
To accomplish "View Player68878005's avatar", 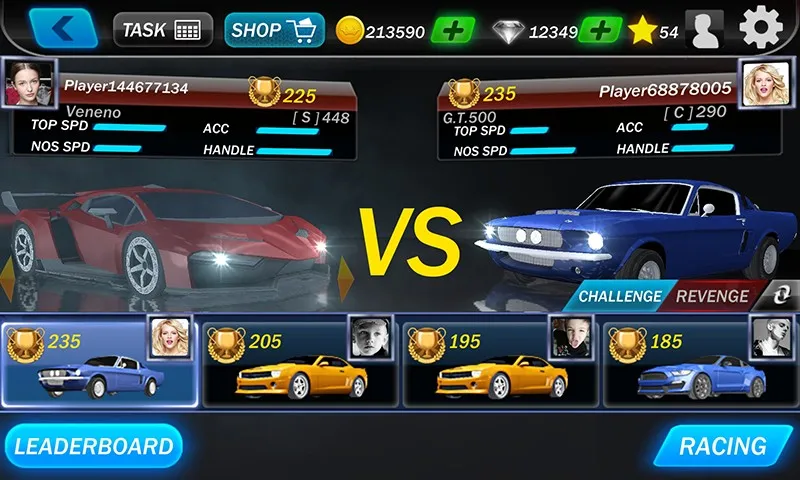I will point(759,77).
